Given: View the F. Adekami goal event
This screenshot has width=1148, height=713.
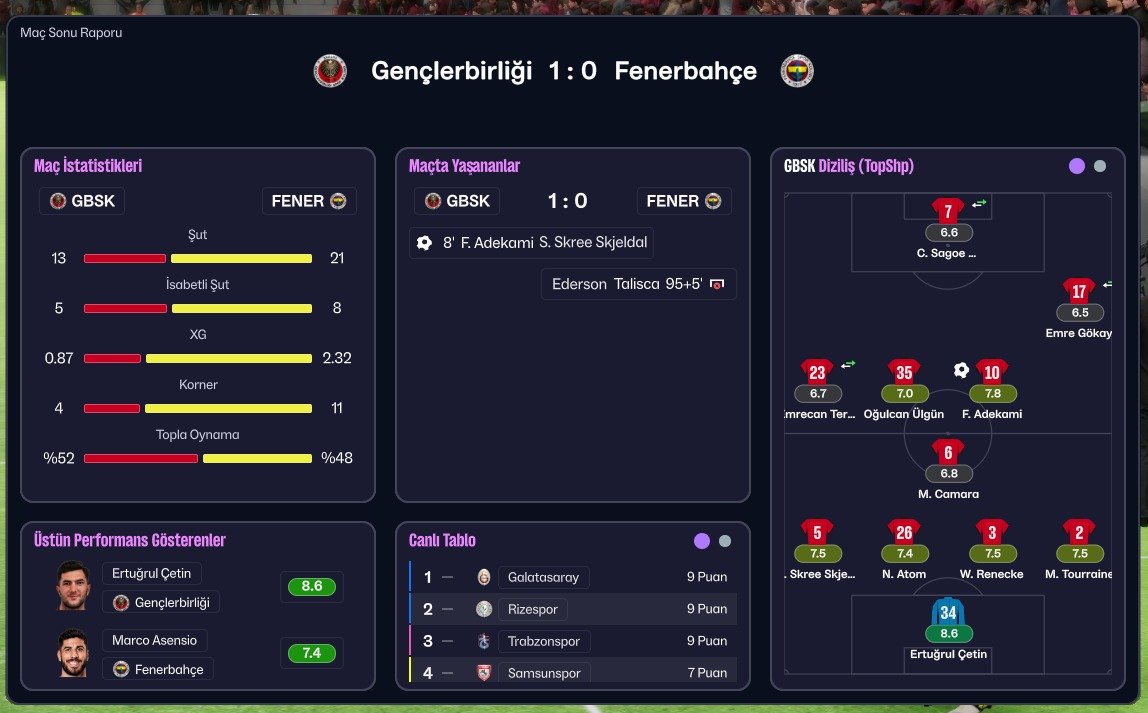Looking at the screenshot, I should [532, 242].
